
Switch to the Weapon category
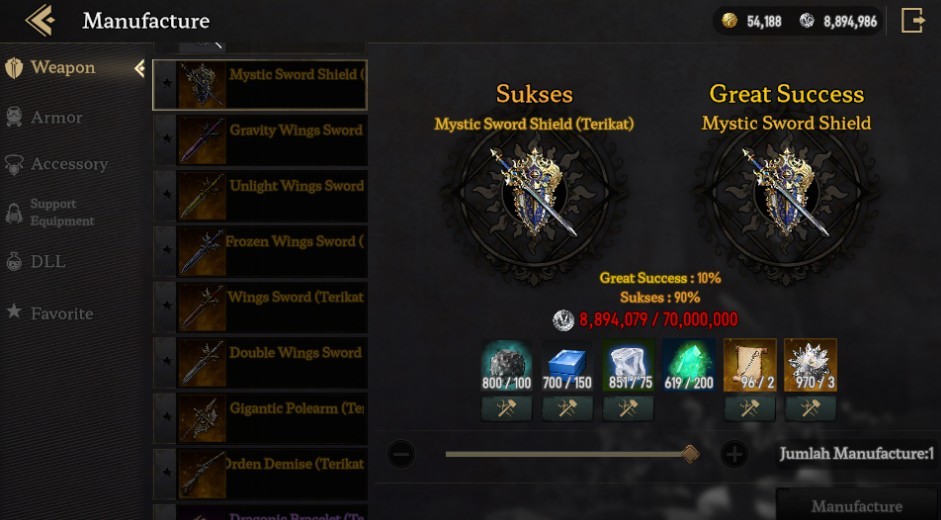pyautogui.click(x=62, y=68)
